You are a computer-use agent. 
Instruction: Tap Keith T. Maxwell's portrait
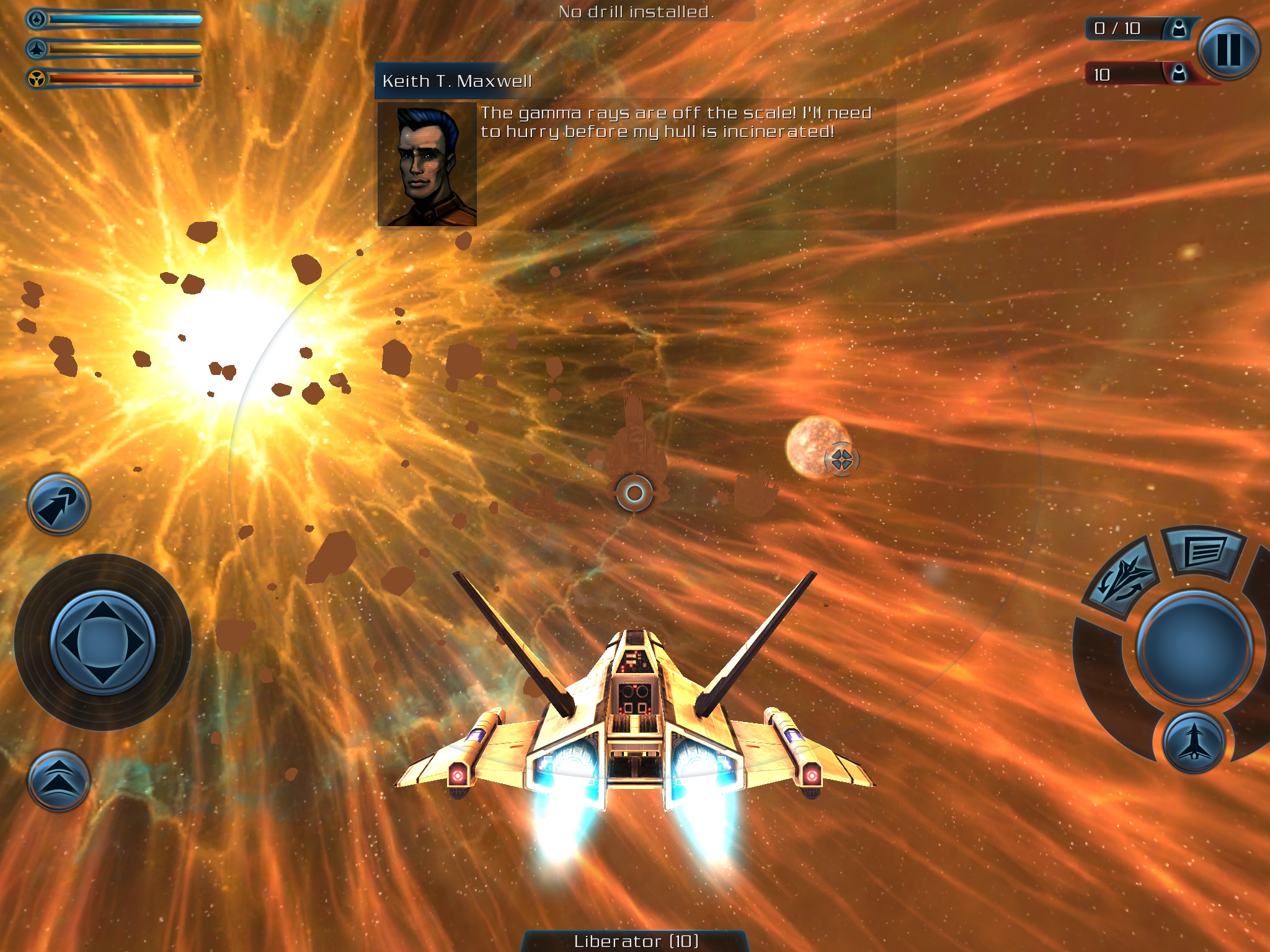pos(427,164)
